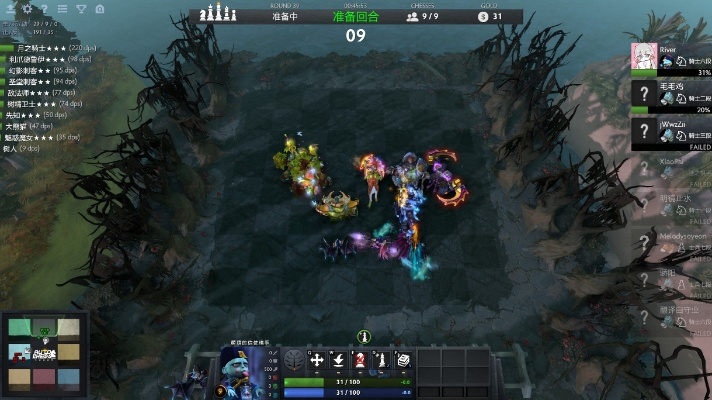
Task: Activate the red chess piece ability
Action: click(x=360, y=361)
